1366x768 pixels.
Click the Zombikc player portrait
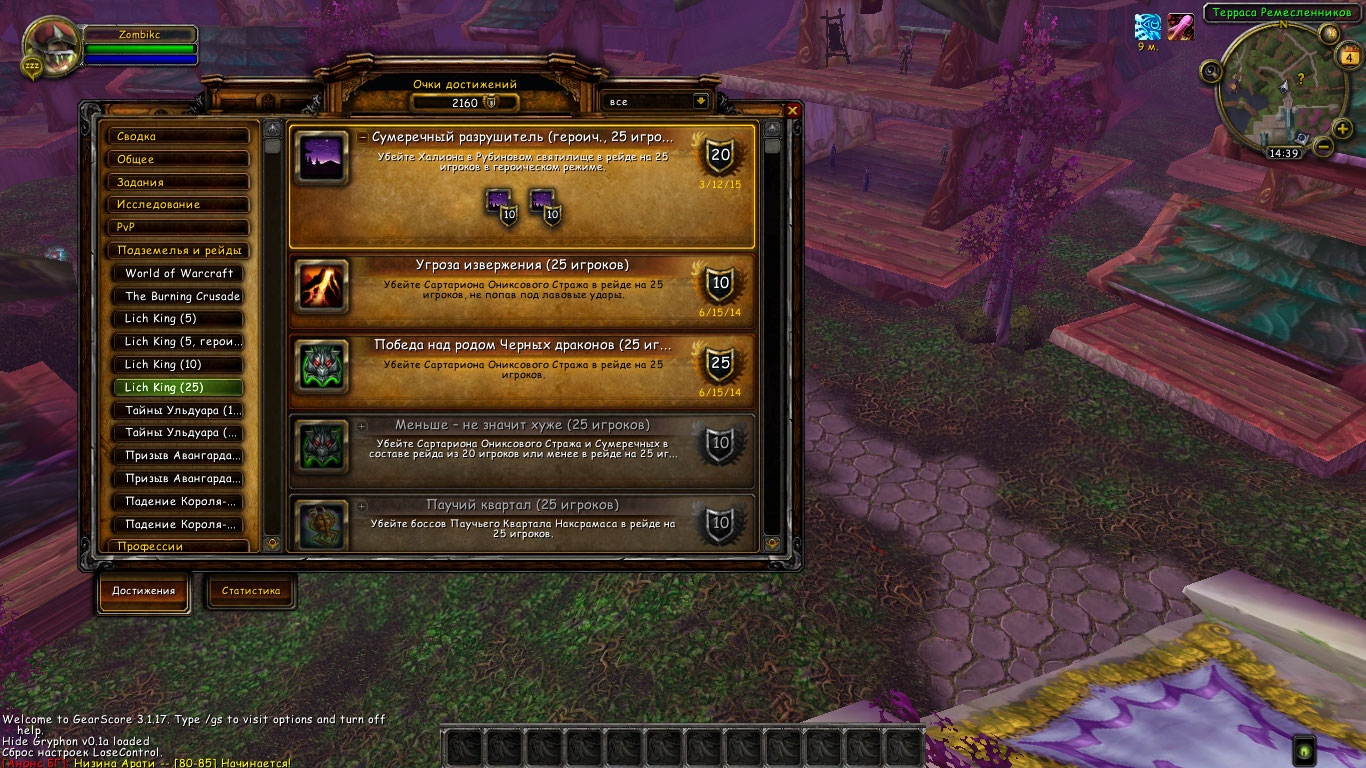point(52,48)
